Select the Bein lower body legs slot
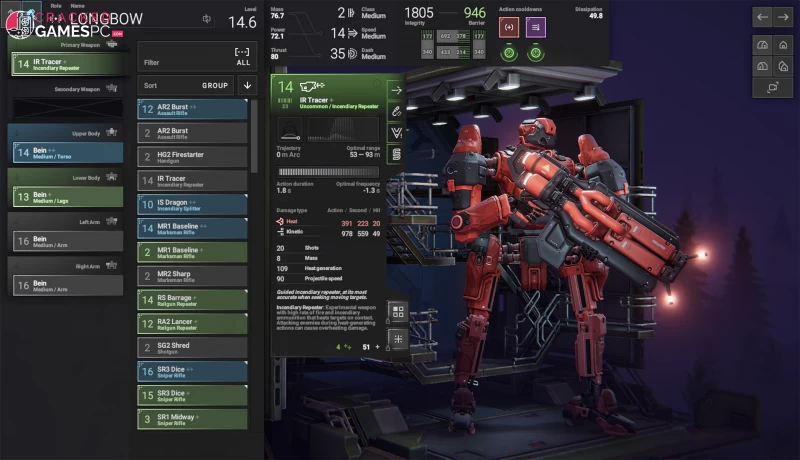The image size is (800, 460). click(67, 197)
